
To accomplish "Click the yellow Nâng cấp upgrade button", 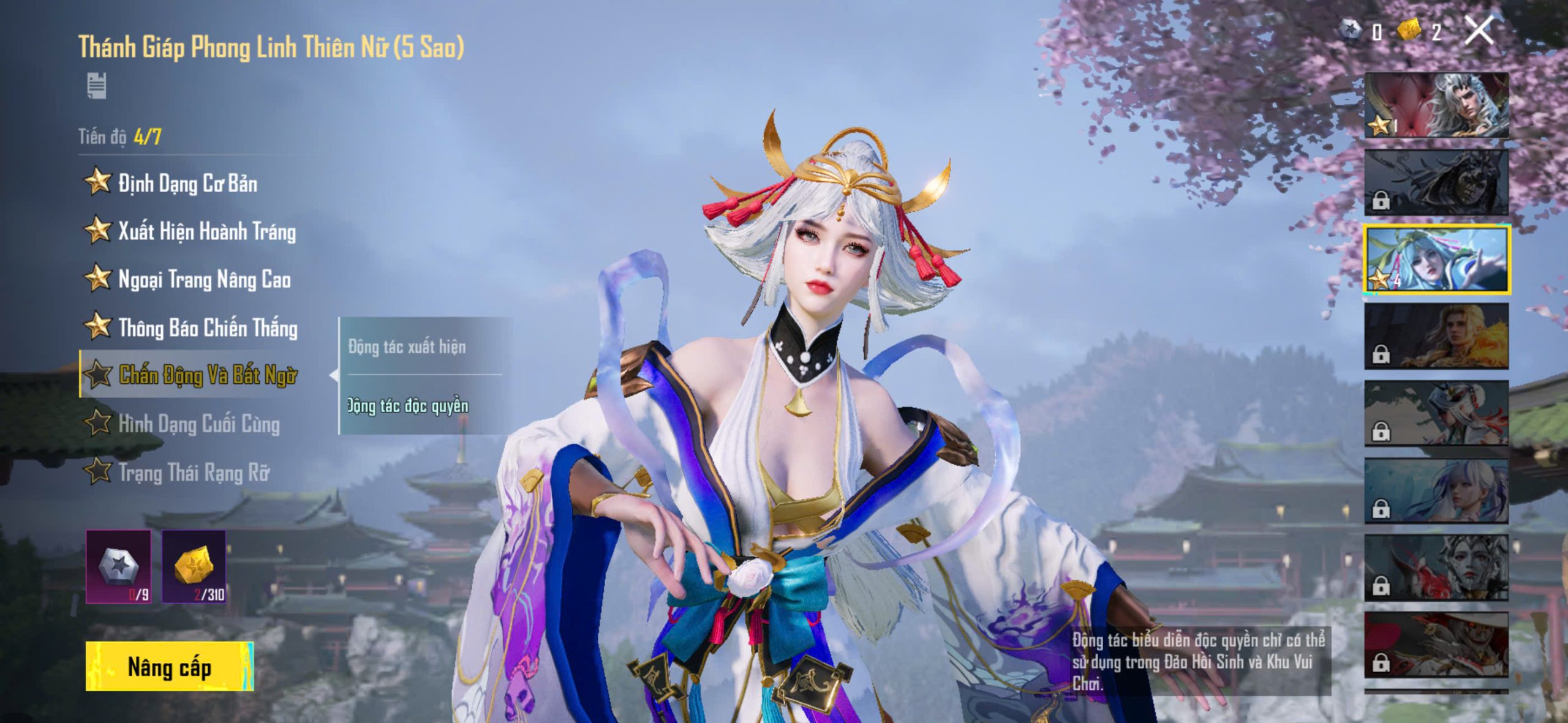I will point(170,666).
